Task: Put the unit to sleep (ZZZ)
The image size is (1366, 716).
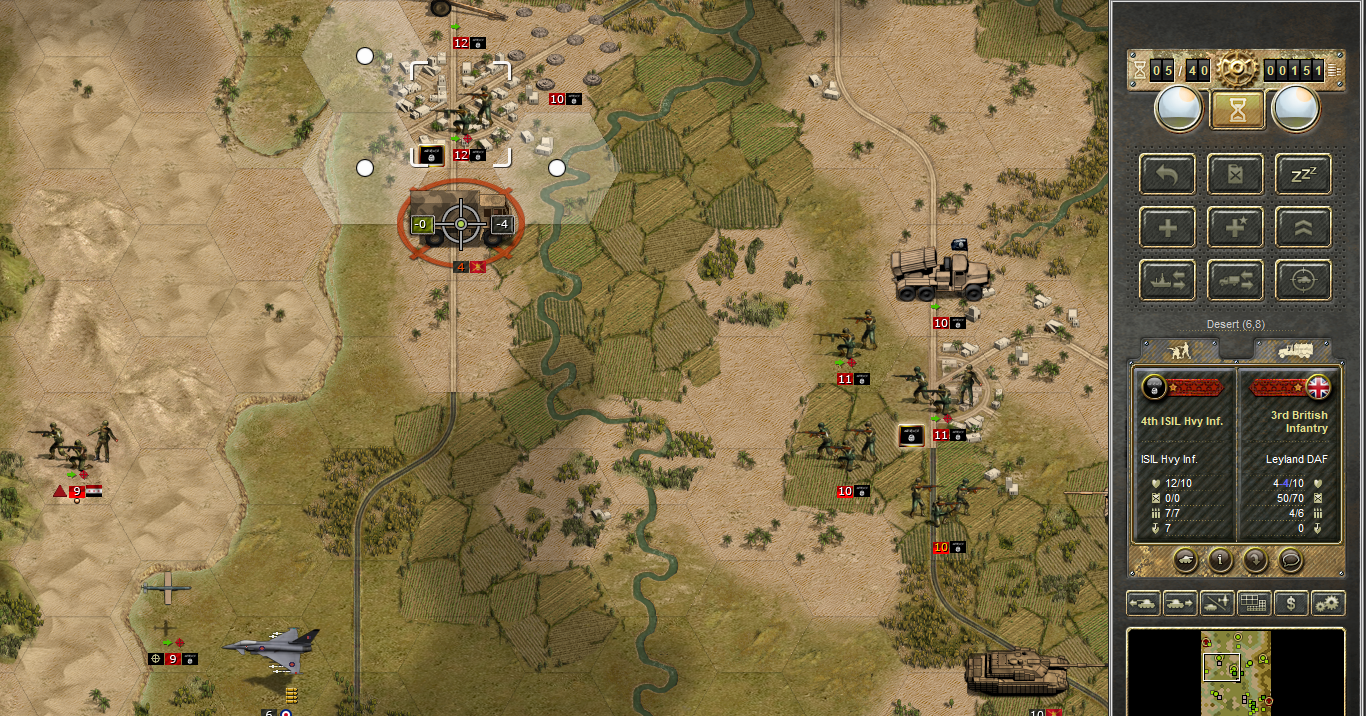Action: [1303, 173]
